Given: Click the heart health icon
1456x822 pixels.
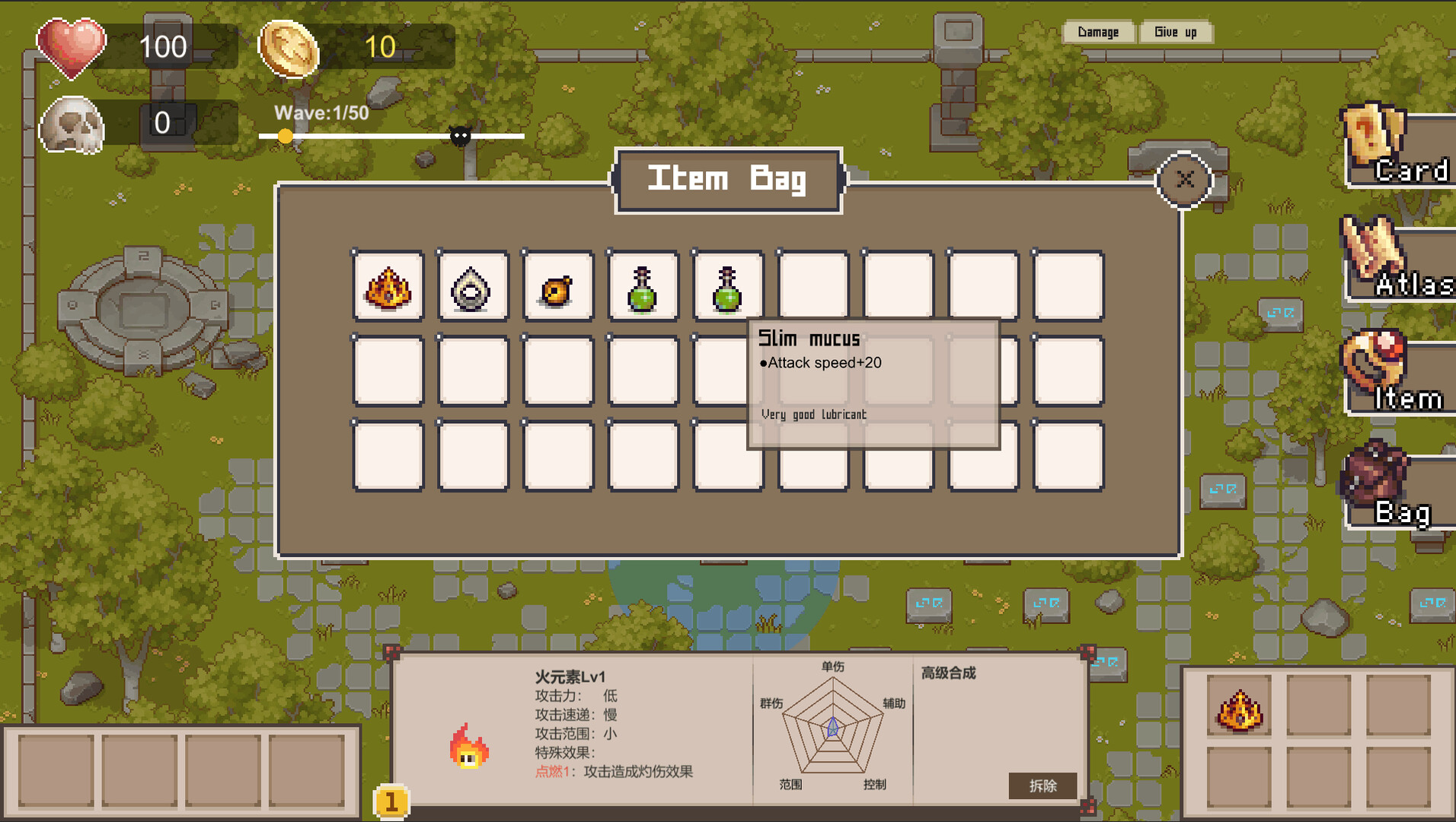Looking at the screenshot, I should tap(72, 48).
